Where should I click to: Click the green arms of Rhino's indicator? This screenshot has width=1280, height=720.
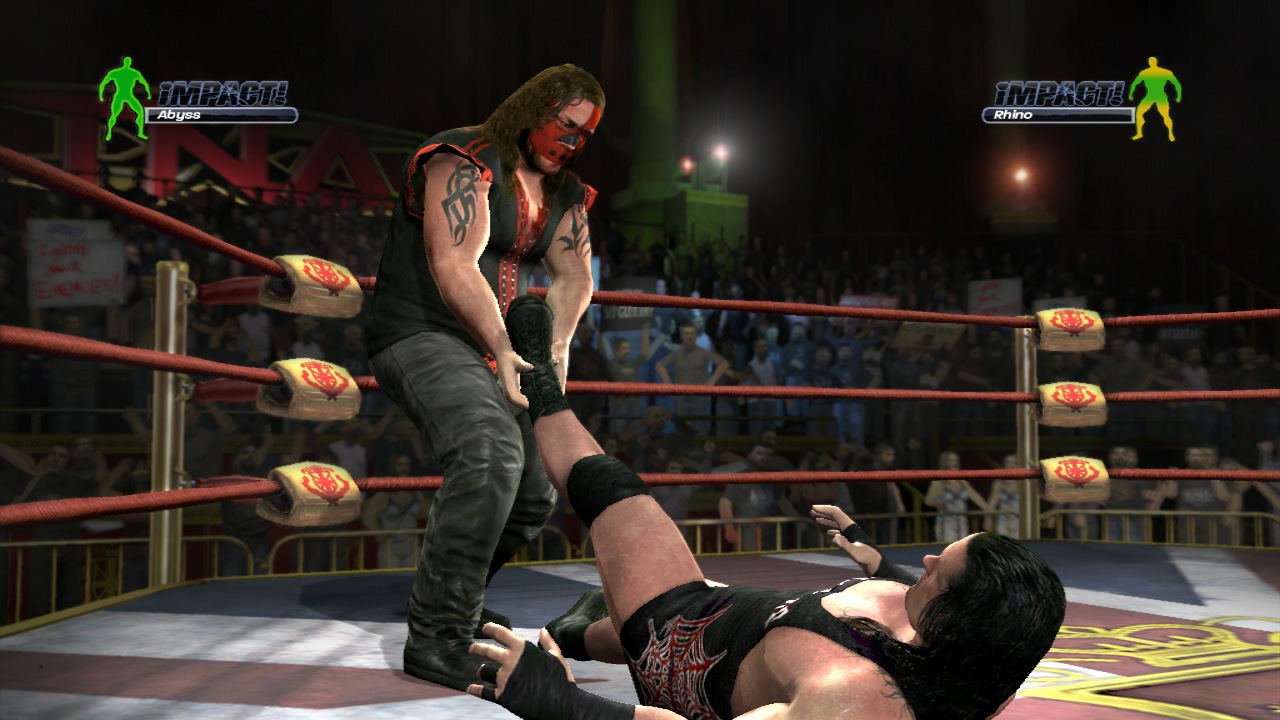[x=1135, y=88]
